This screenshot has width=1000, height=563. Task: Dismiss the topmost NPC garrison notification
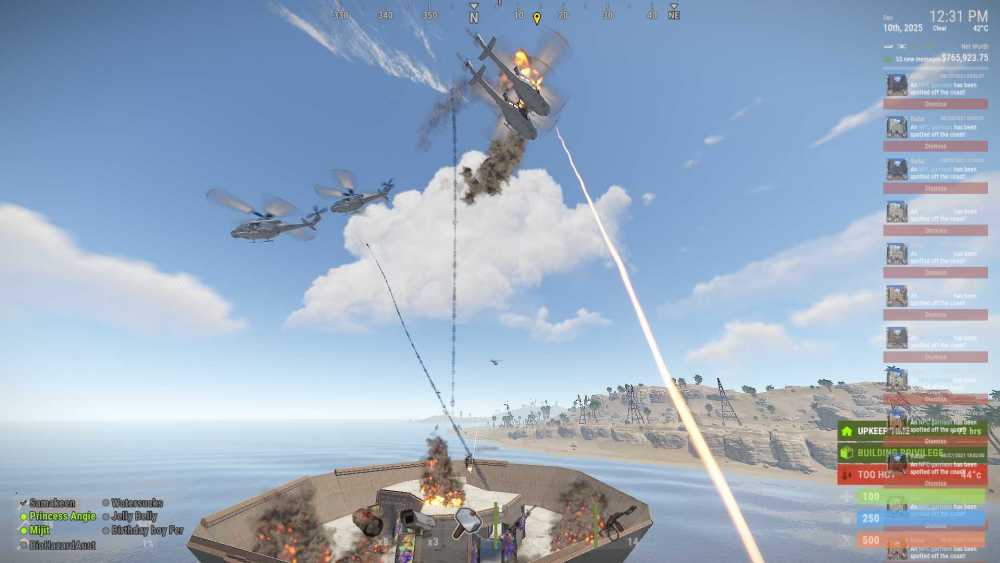(x=935, y=103)
